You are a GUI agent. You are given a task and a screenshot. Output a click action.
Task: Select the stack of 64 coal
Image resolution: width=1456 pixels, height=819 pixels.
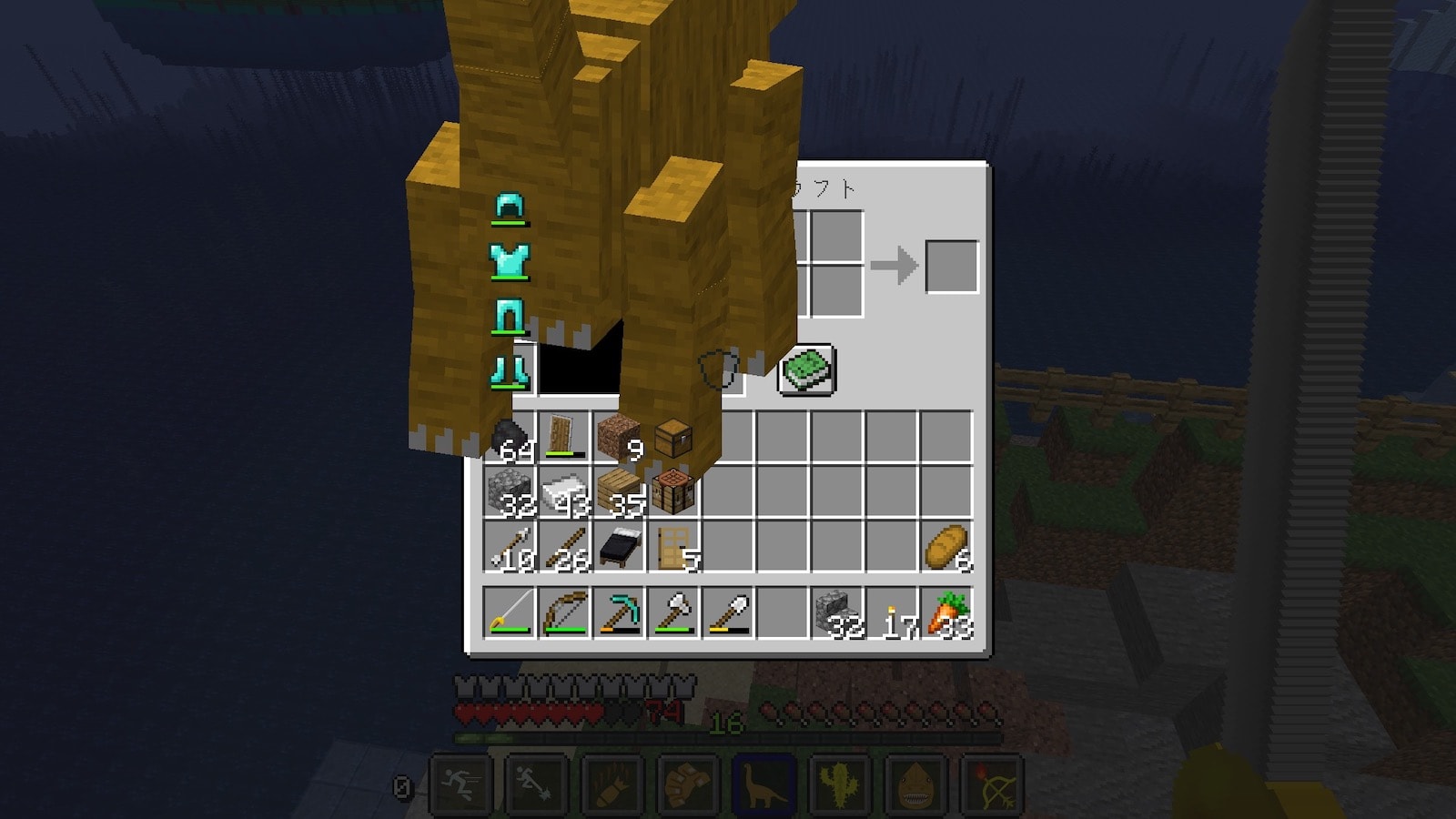coord(510,439)
